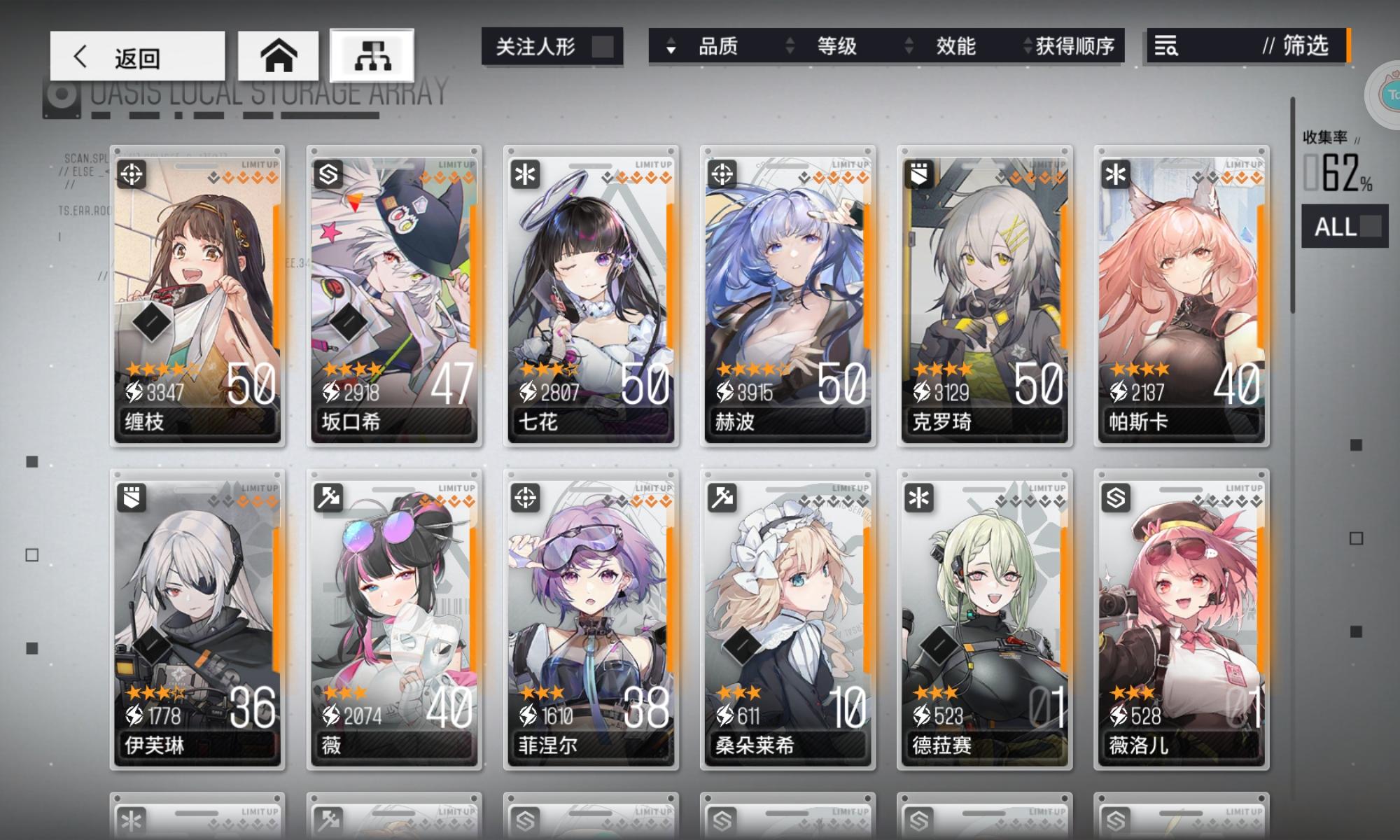Viewport: 1400px width, 840px height.
Task: Open the 等级 sort option
Action: 838,47
